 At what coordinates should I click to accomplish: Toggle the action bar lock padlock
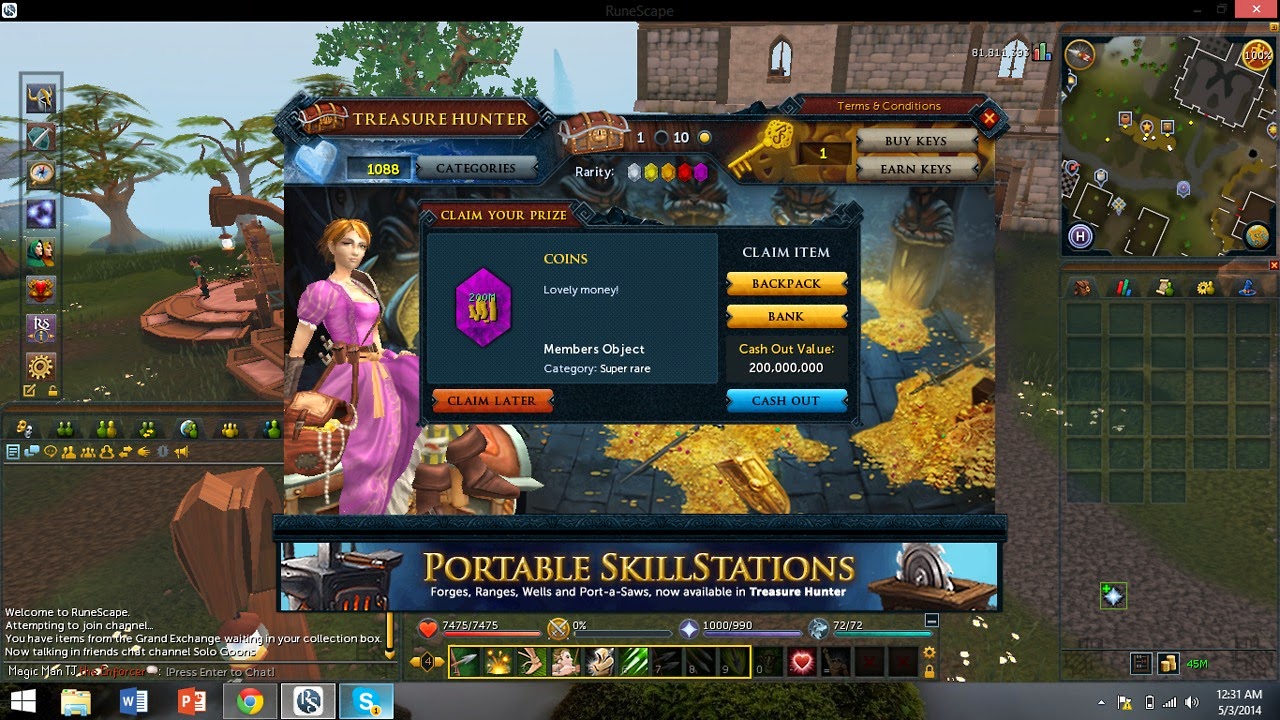(x=929, y=670)
